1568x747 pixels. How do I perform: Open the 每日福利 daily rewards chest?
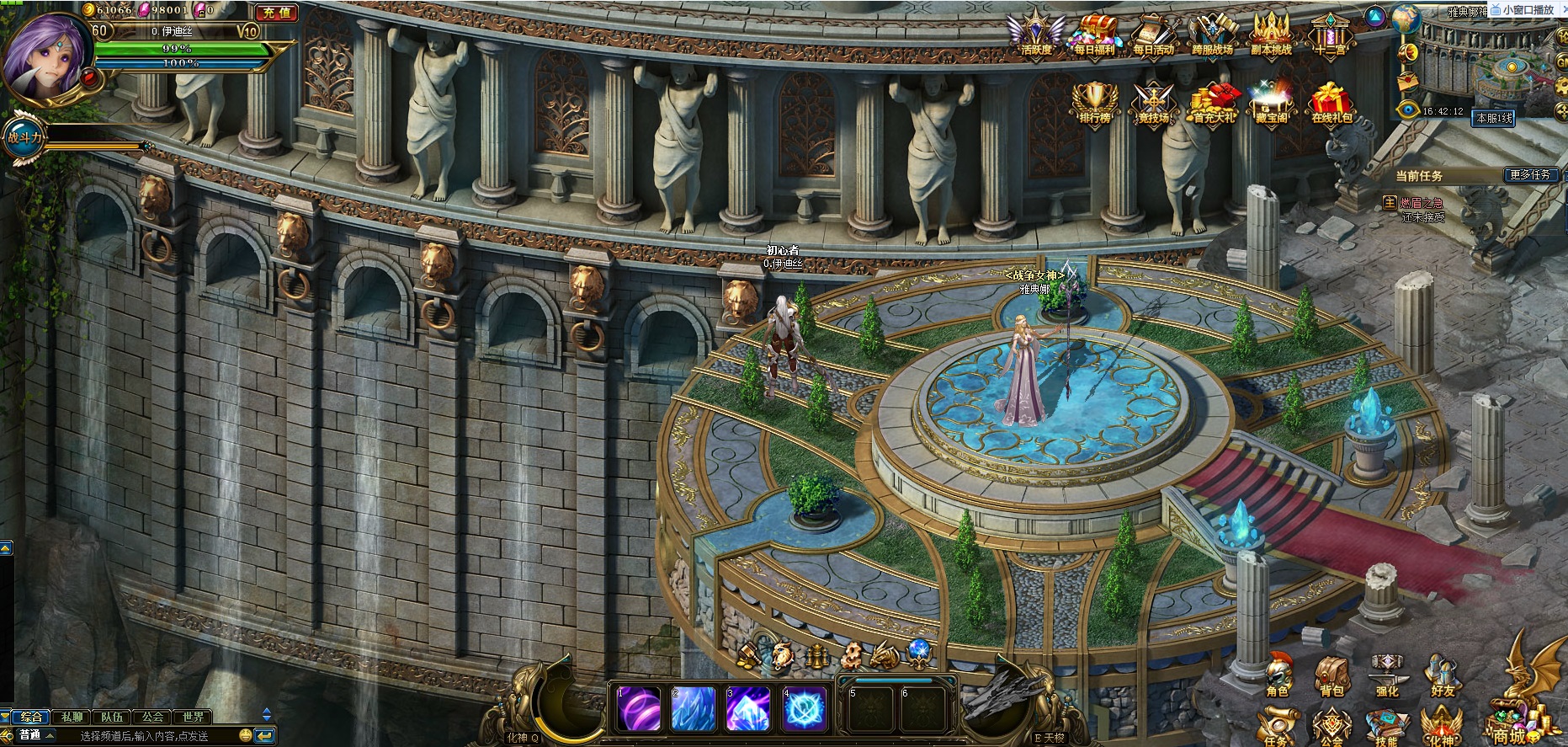(x=1094, y=35)
